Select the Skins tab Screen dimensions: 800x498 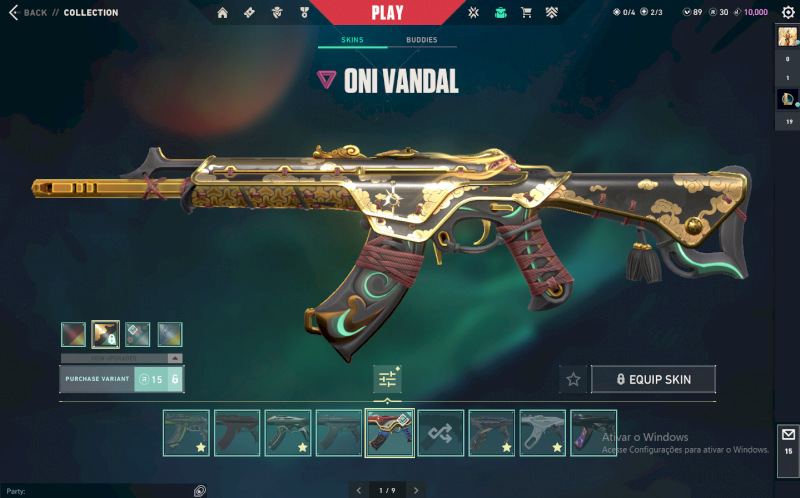pos(352,41)
